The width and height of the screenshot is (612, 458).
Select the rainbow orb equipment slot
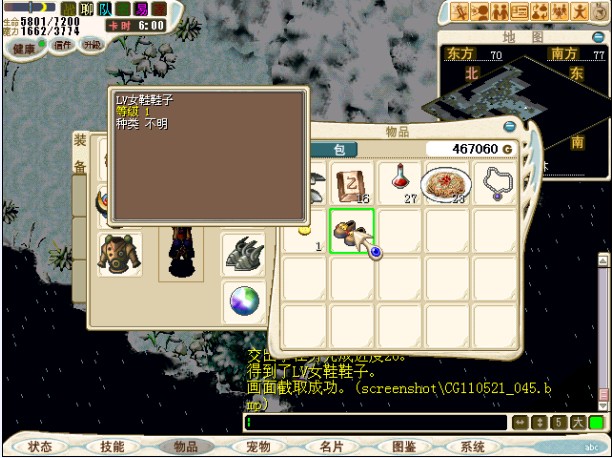[243, 300]
